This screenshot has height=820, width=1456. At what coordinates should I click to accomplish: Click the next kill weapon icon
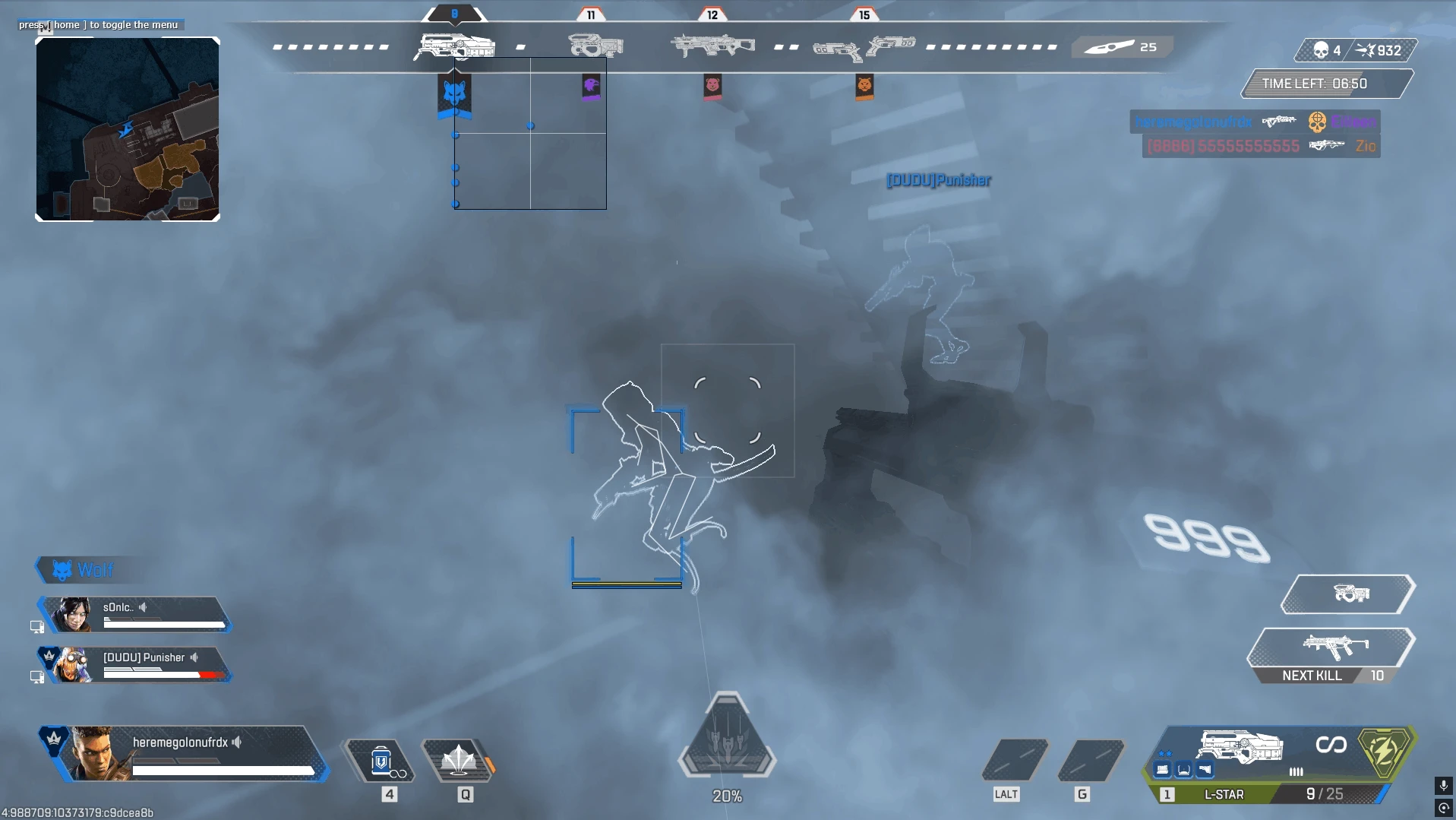tap(1334, 647)
